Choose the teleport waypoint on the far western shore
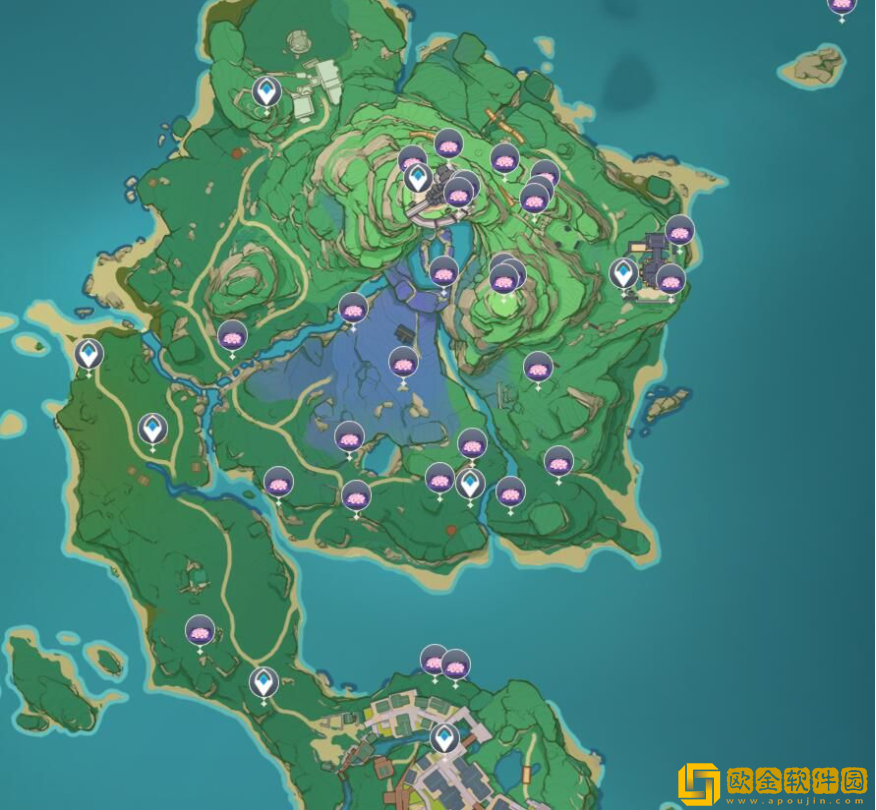This screenshot has width=876, height=810. tap(89, 354)
